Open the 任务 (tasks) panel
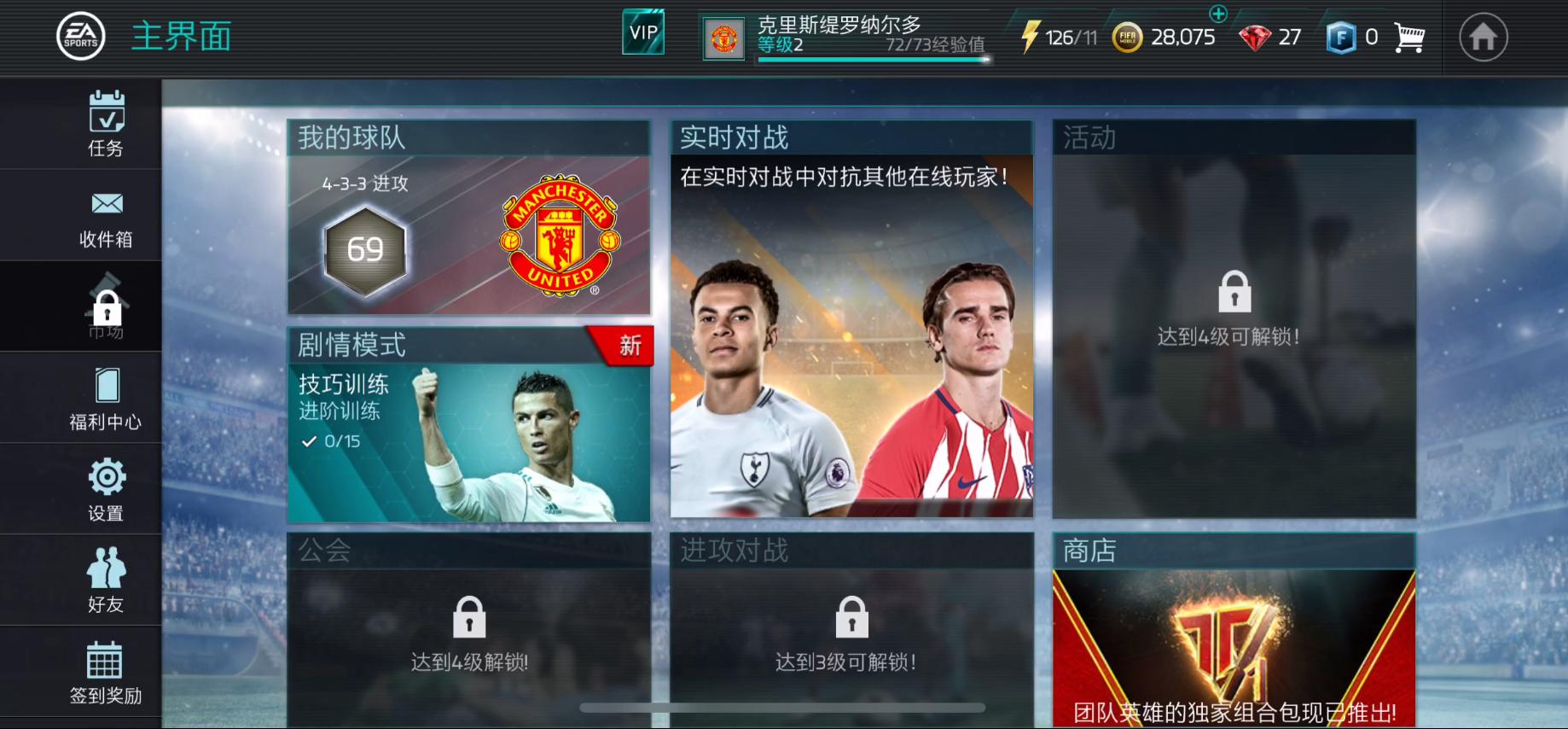 pyautogui.click(x=105, y=124)
